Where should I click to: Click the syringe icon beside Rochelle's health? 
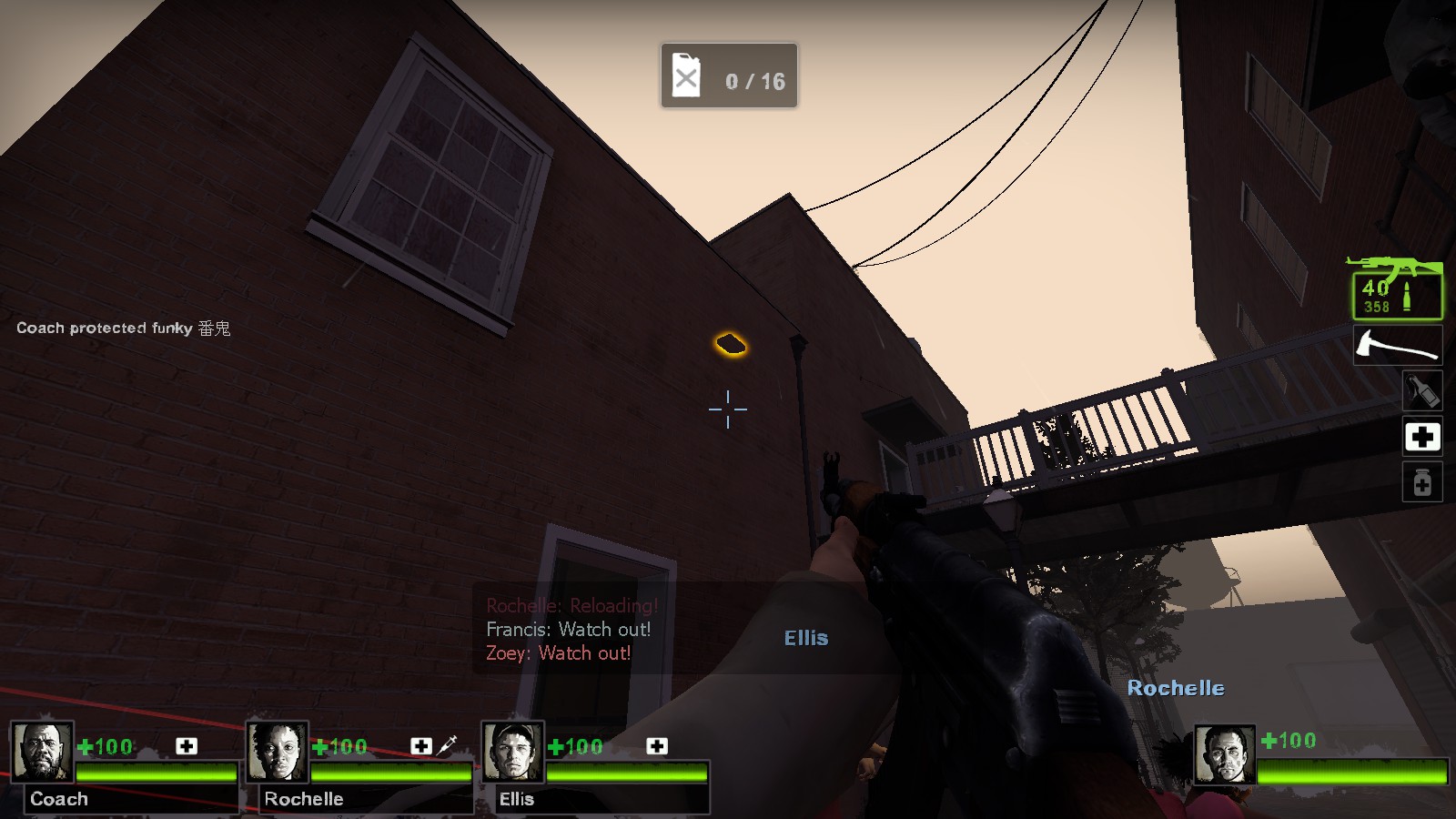pyautogui.click(x=447, y=746)
